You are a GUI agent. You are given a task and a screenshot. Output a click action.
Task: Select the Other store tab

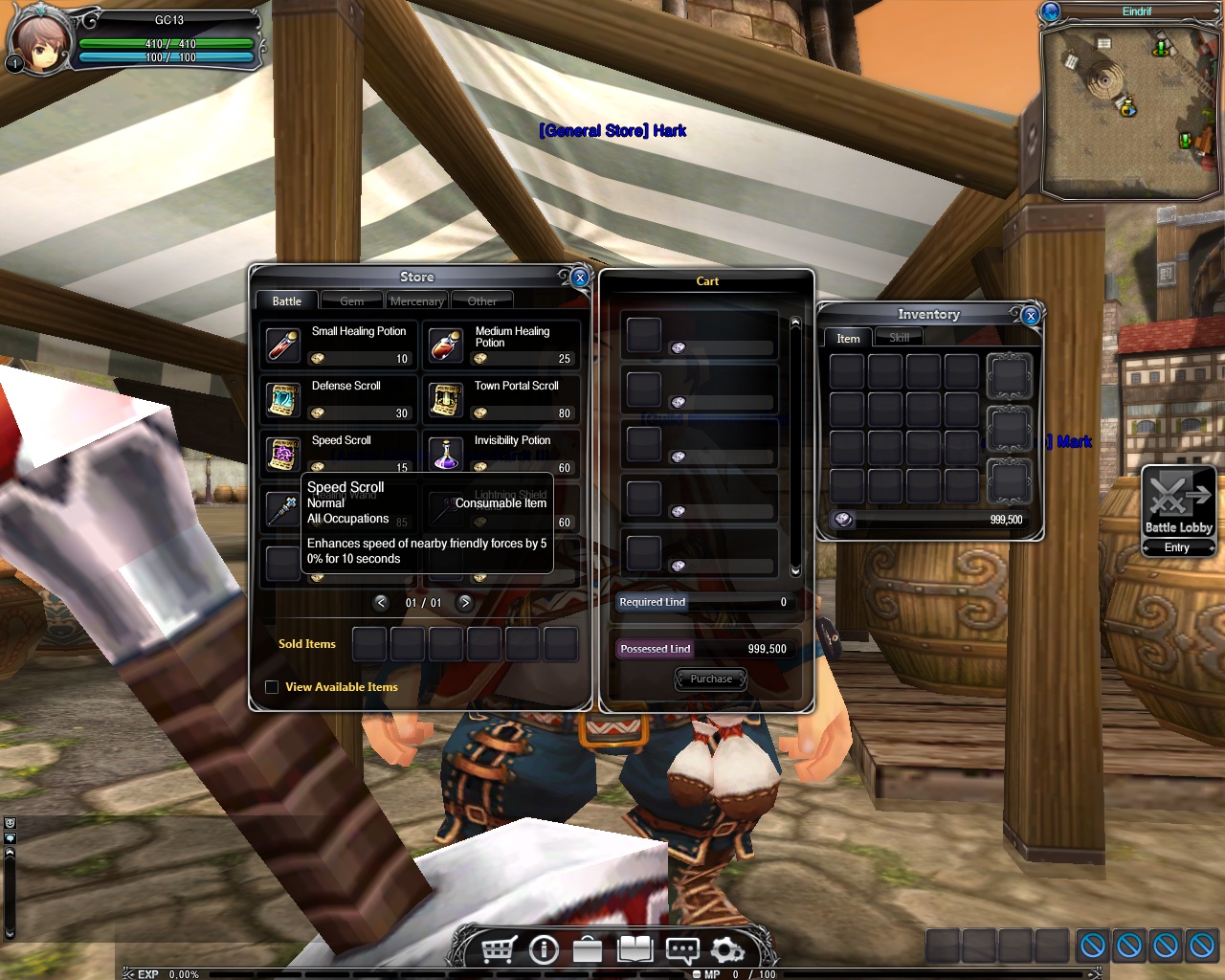481,301
